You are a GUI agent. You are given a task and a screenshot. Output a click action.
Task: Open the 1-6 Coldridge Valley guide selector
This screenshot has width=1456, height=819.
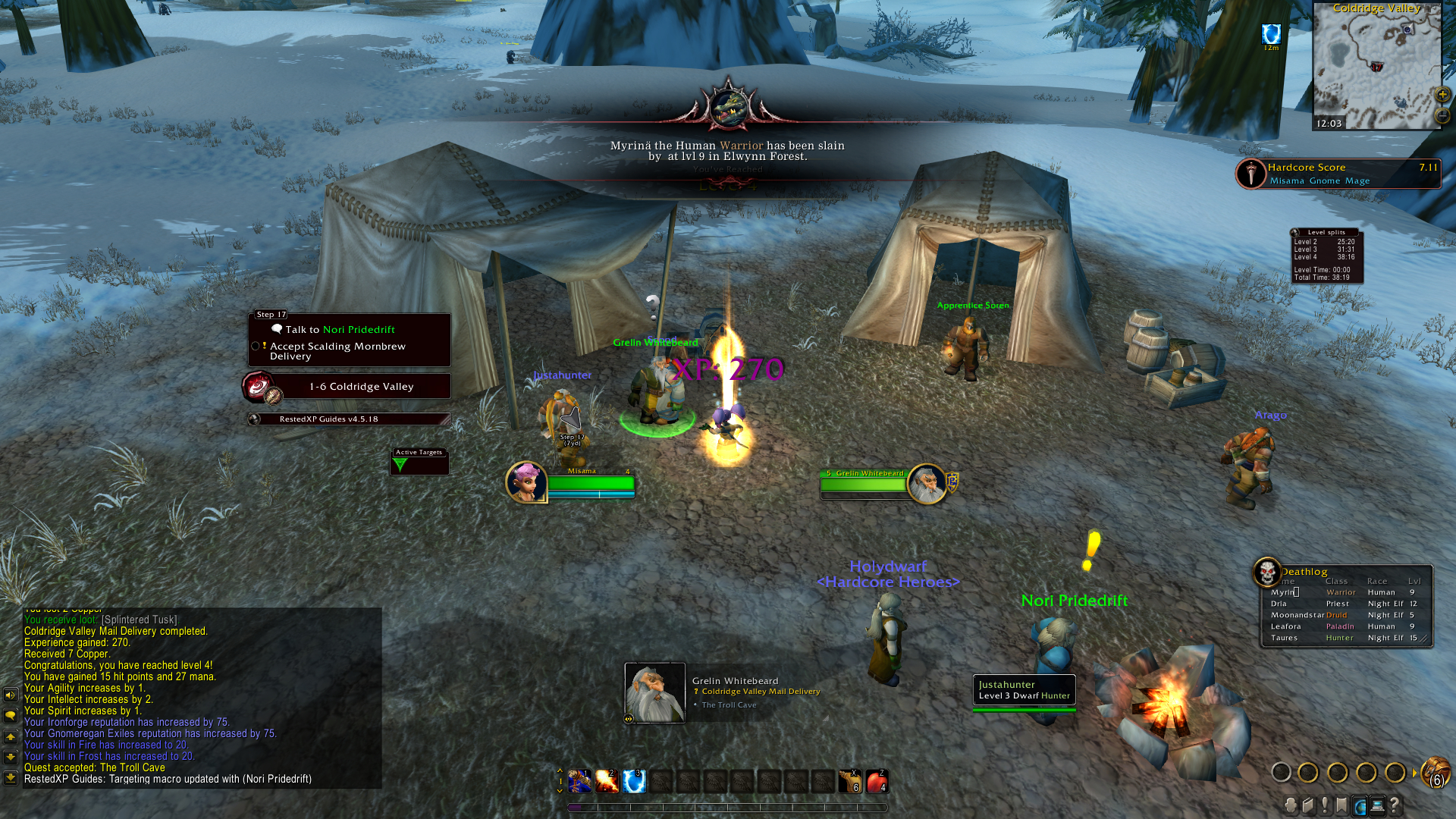point(361,387)
